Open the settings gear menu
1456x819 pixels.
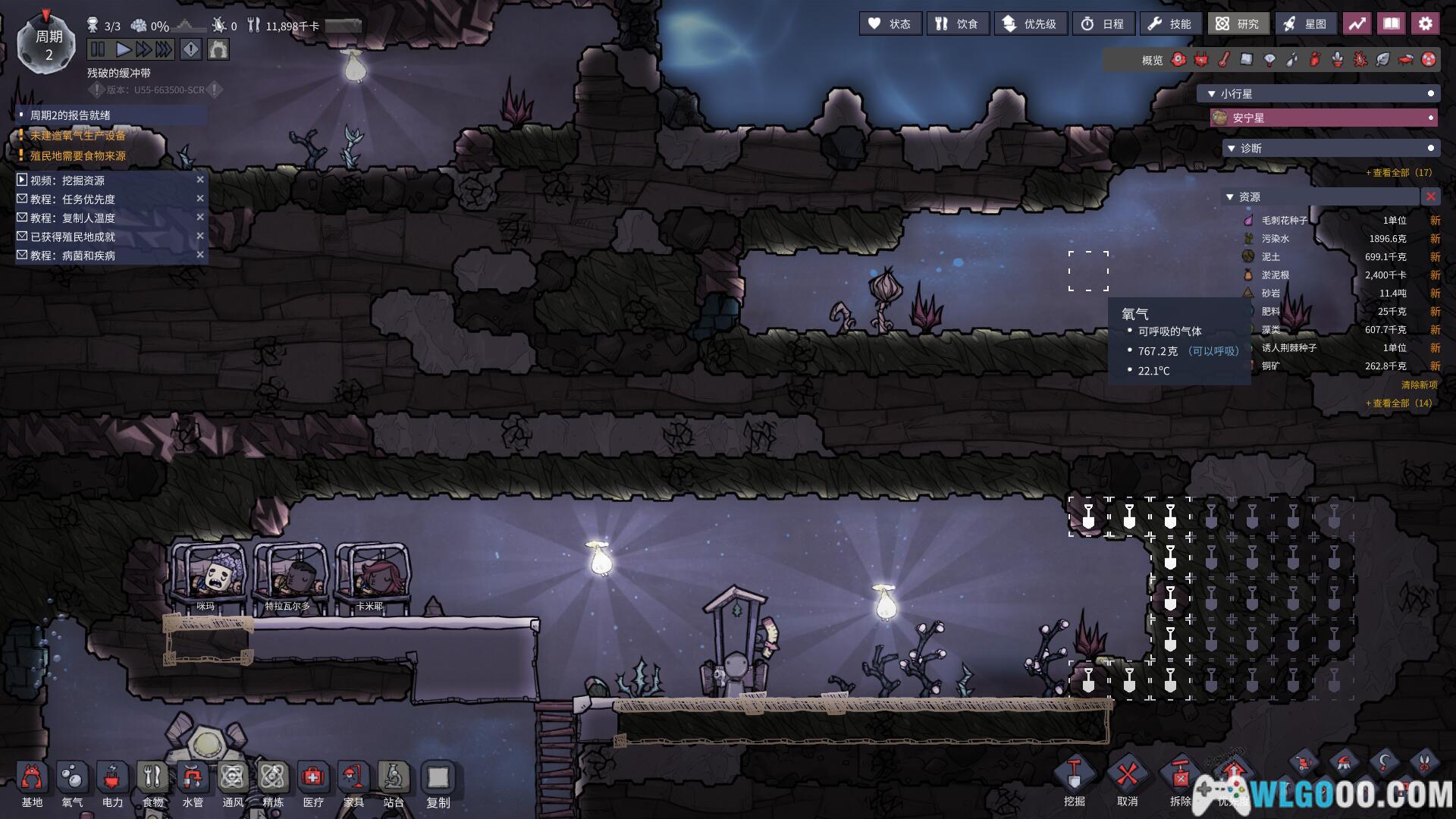(1425, 24)
